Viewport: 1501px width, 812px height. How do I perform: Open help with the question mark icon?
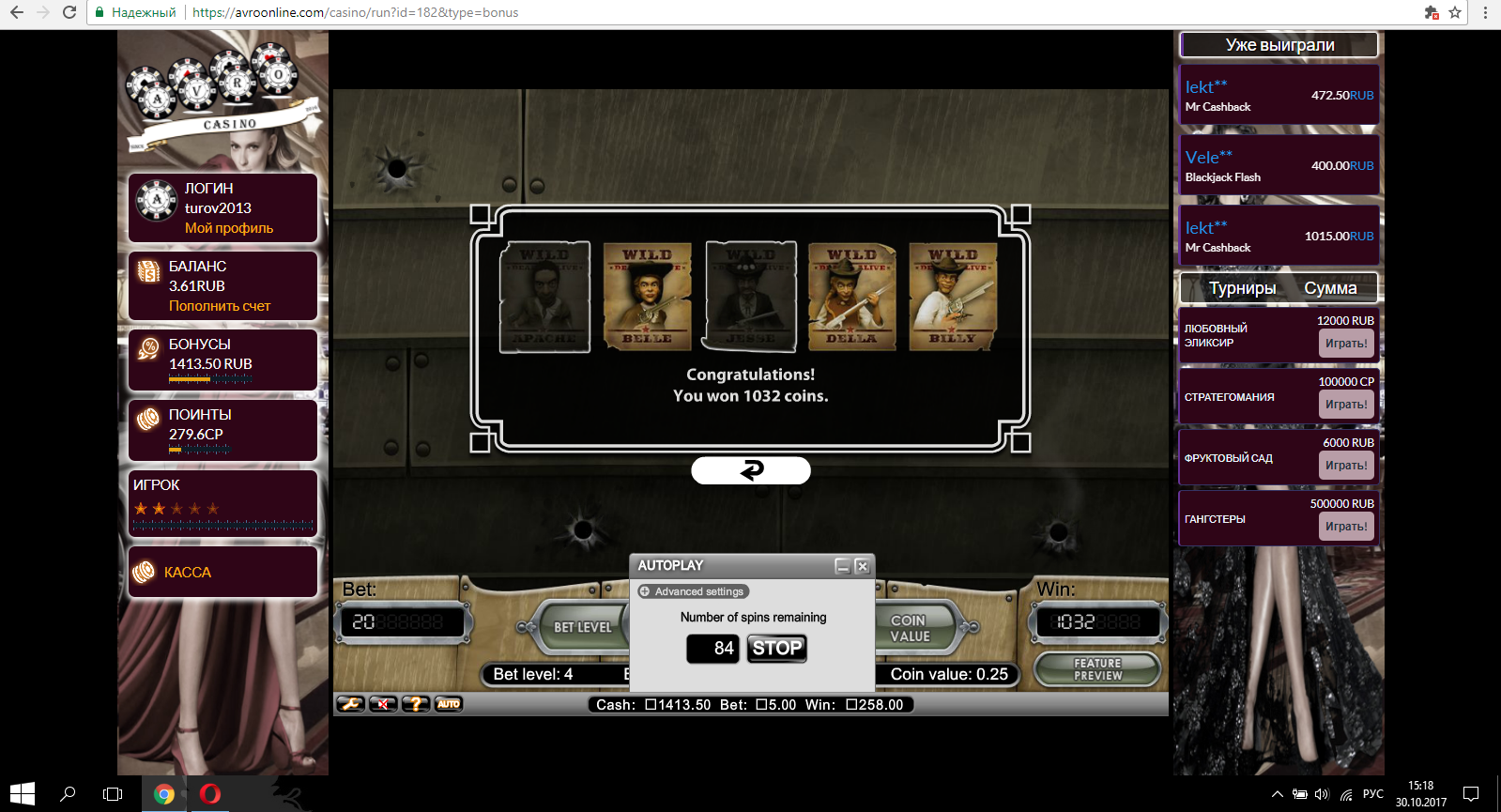point(416,704)
